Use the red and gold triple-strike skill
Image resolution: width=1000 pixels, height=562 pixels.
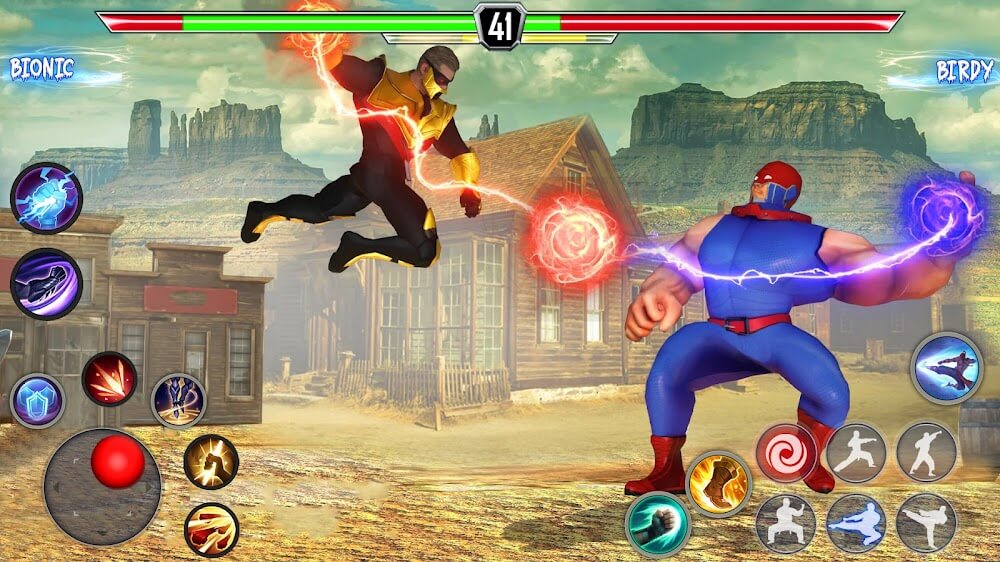(211, 529)
